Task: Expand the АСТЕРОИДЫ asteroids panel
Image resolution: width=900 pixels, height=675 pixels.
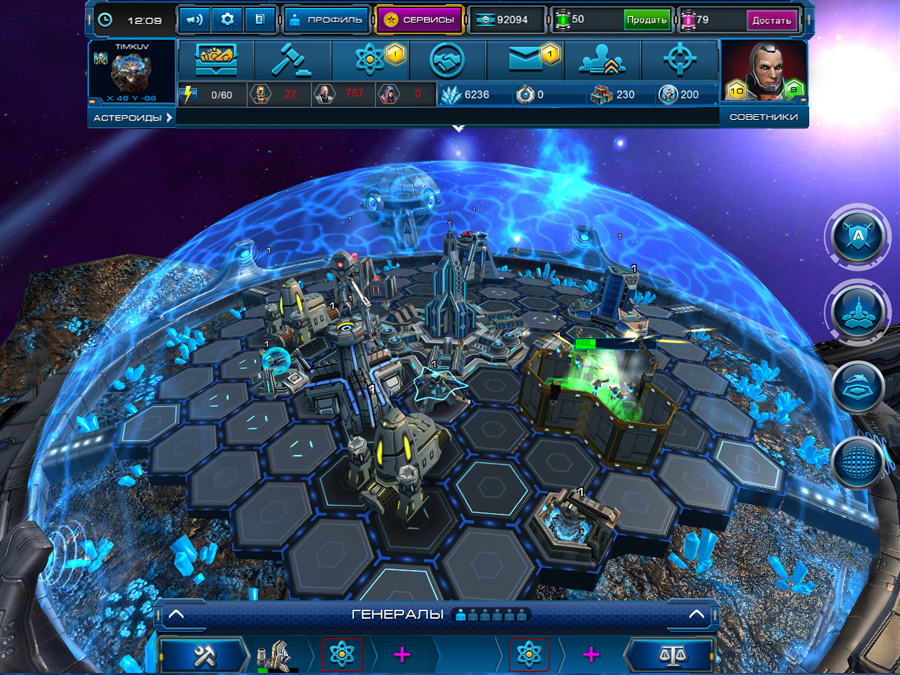Action: [133, 118]
